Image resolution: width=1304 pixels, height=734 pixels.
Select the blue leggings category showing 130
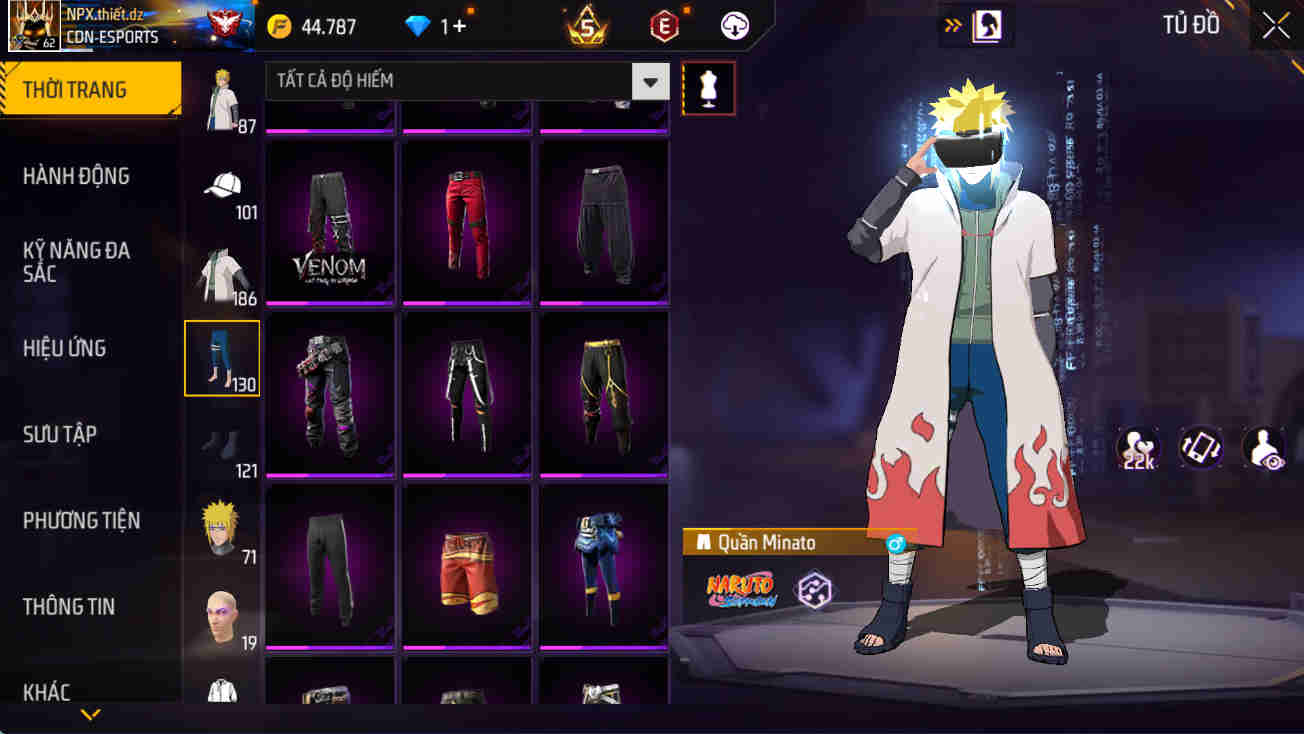221,357
